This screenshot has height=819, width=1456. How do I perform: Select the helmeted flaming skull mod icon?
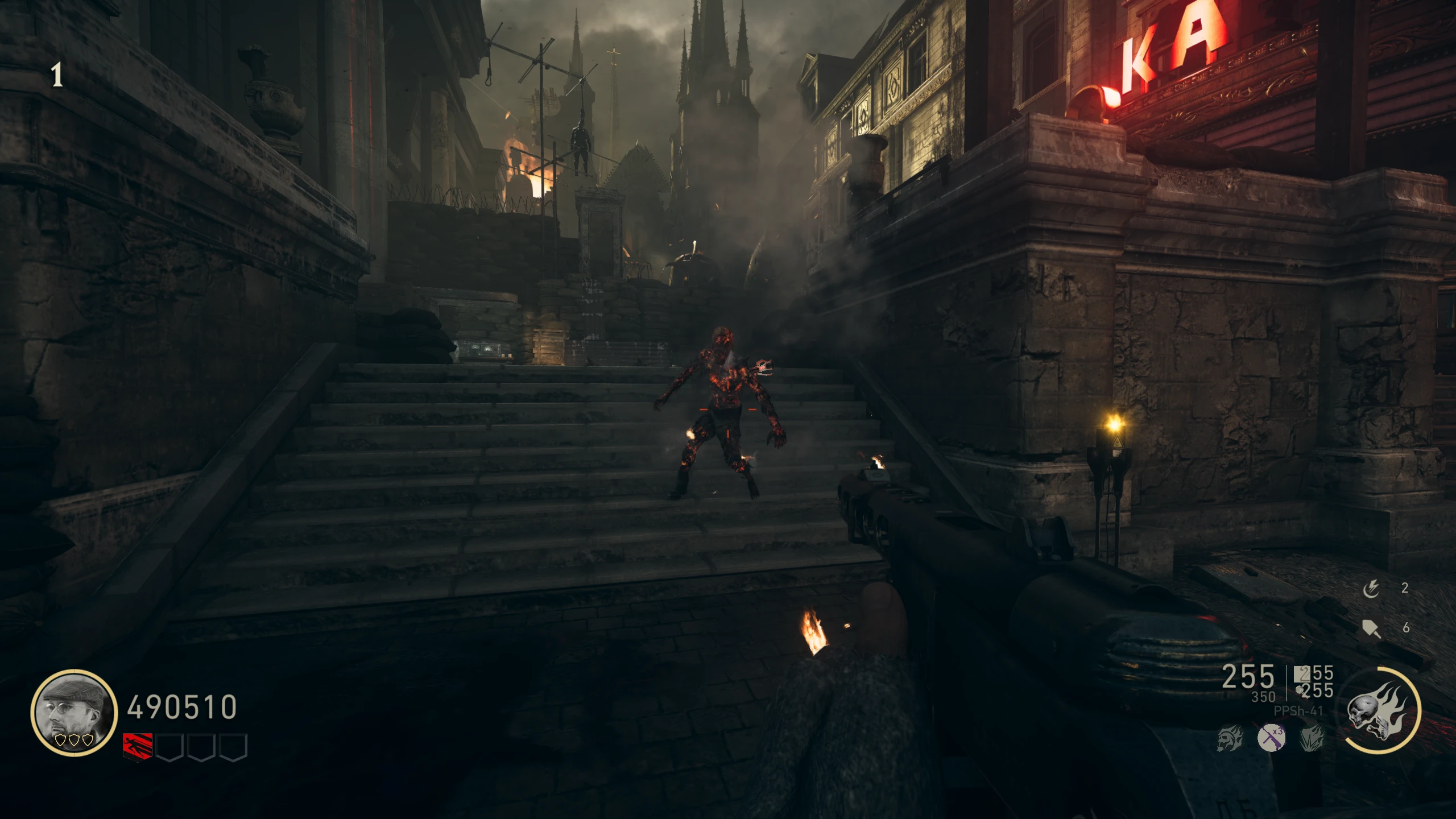pyautogui.click(x=1230, y=738)
